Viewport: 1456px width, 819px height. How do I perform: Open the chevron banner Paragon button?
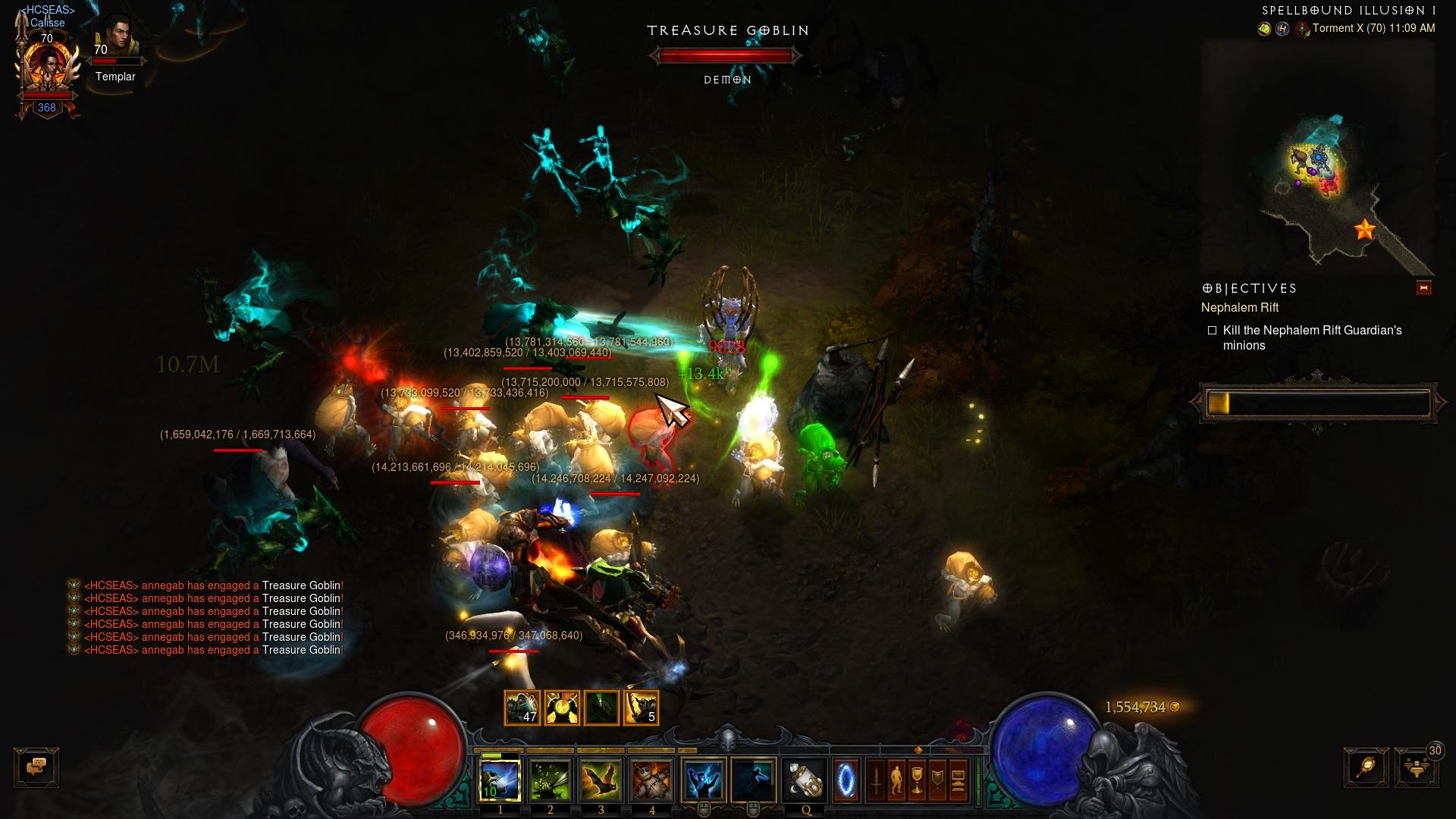point(937,780)
